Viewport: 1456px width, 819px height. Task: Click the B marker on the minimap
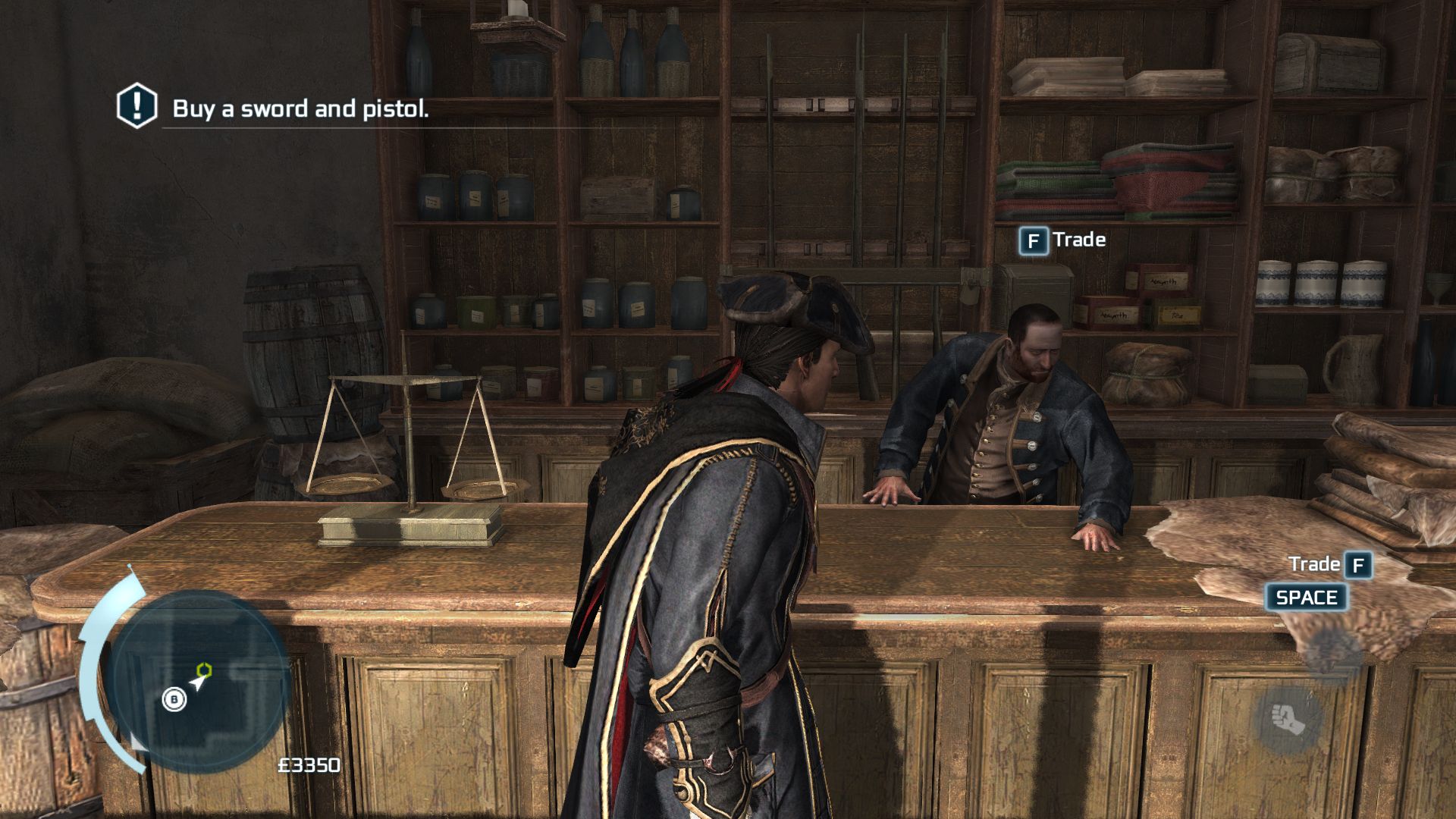point(174,698)
